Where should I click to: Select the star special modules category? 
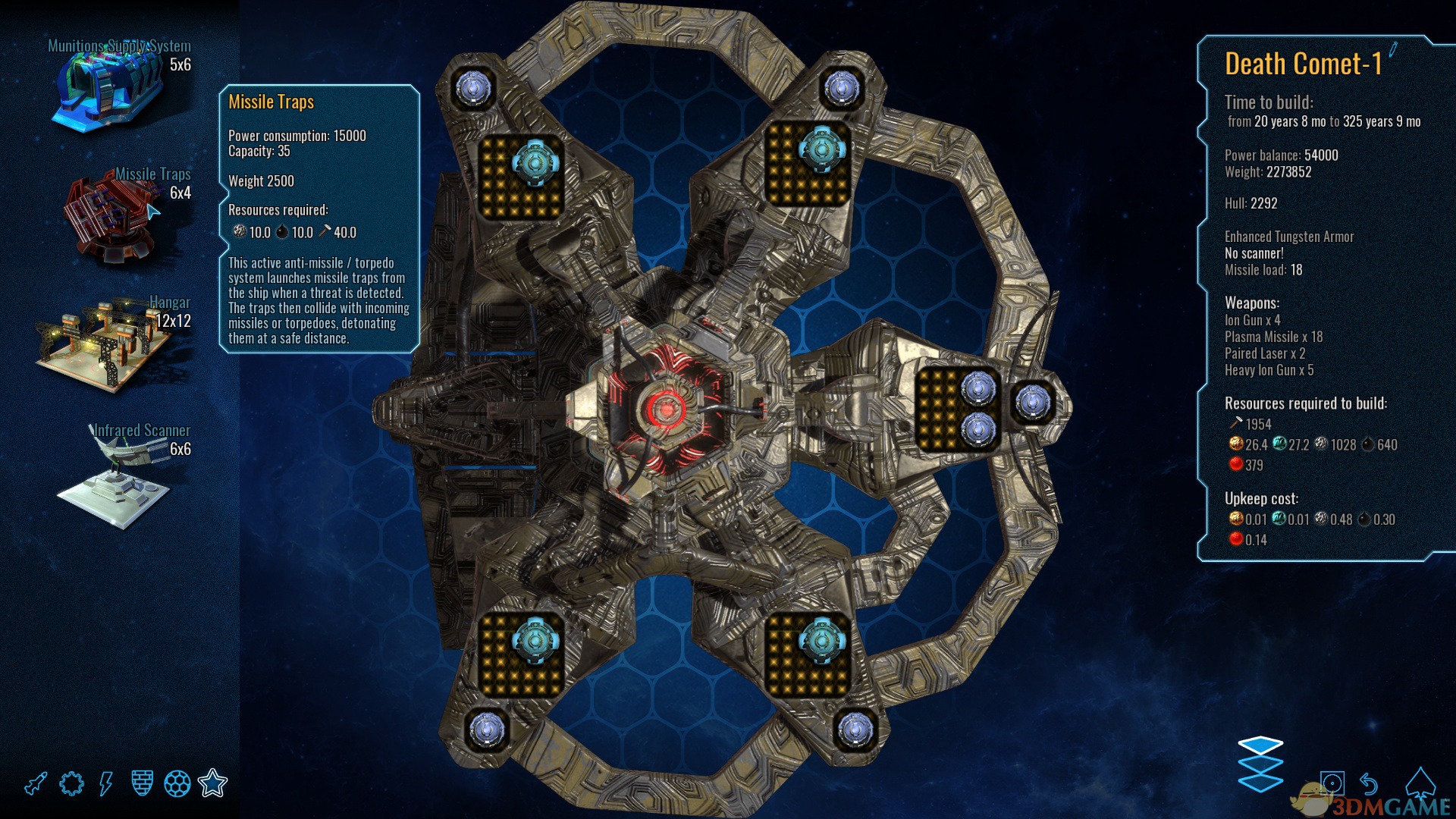coord(212,783)
